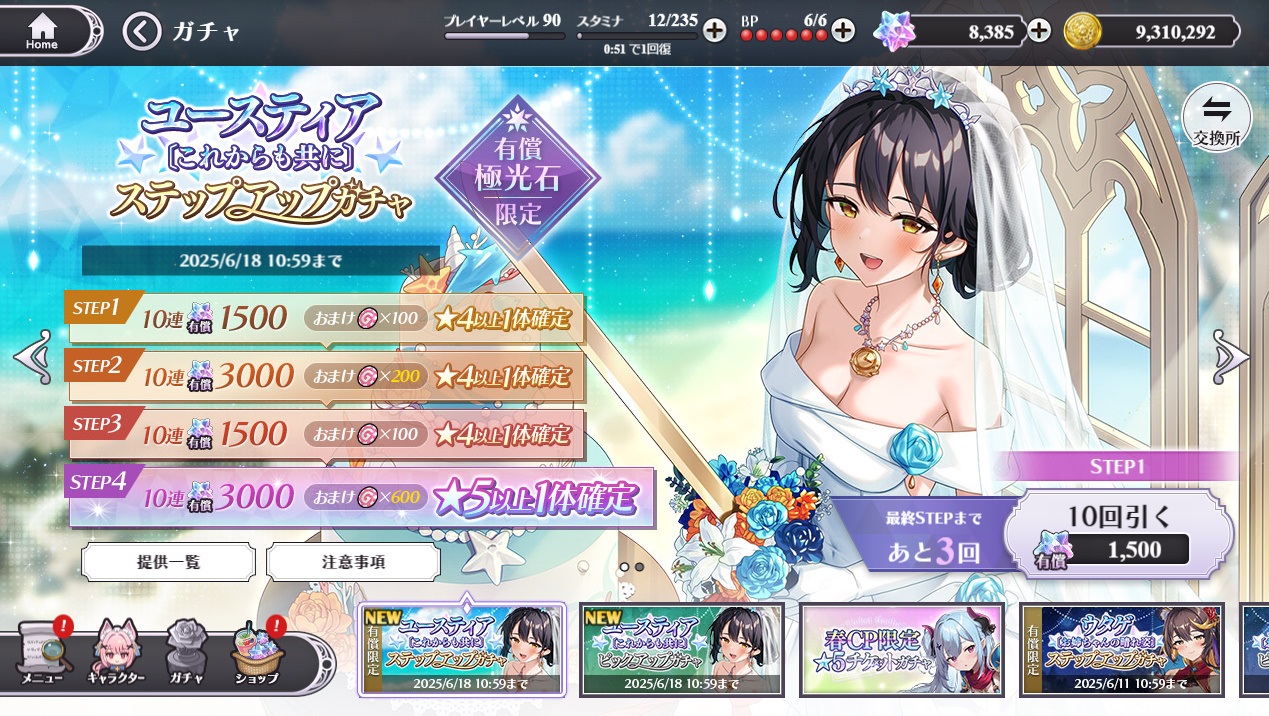
Task: Open the メニュー menu
Action: (42, 654)
